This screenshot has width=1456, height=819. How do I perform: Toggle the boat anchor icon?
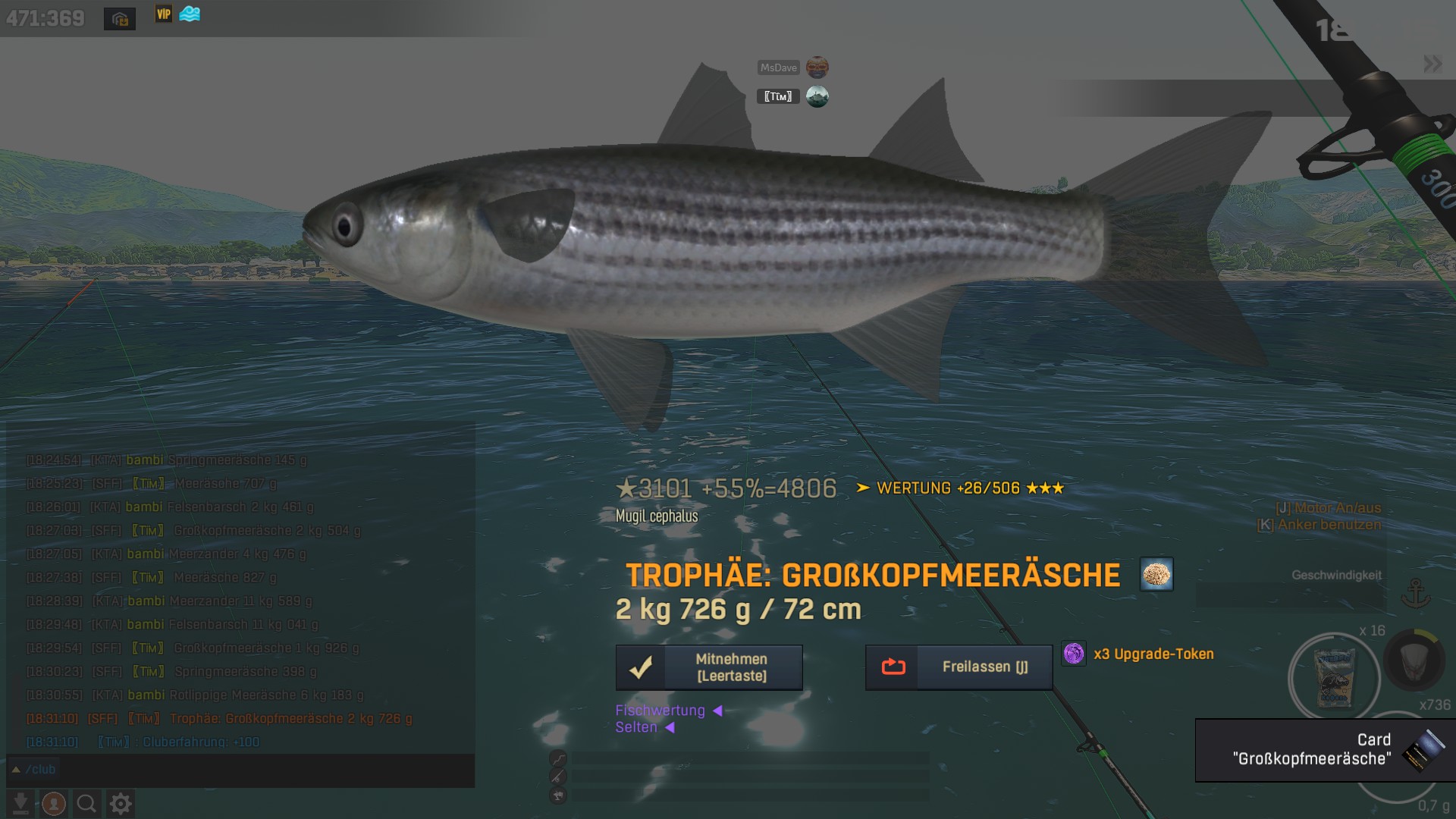click(1415, 593)
